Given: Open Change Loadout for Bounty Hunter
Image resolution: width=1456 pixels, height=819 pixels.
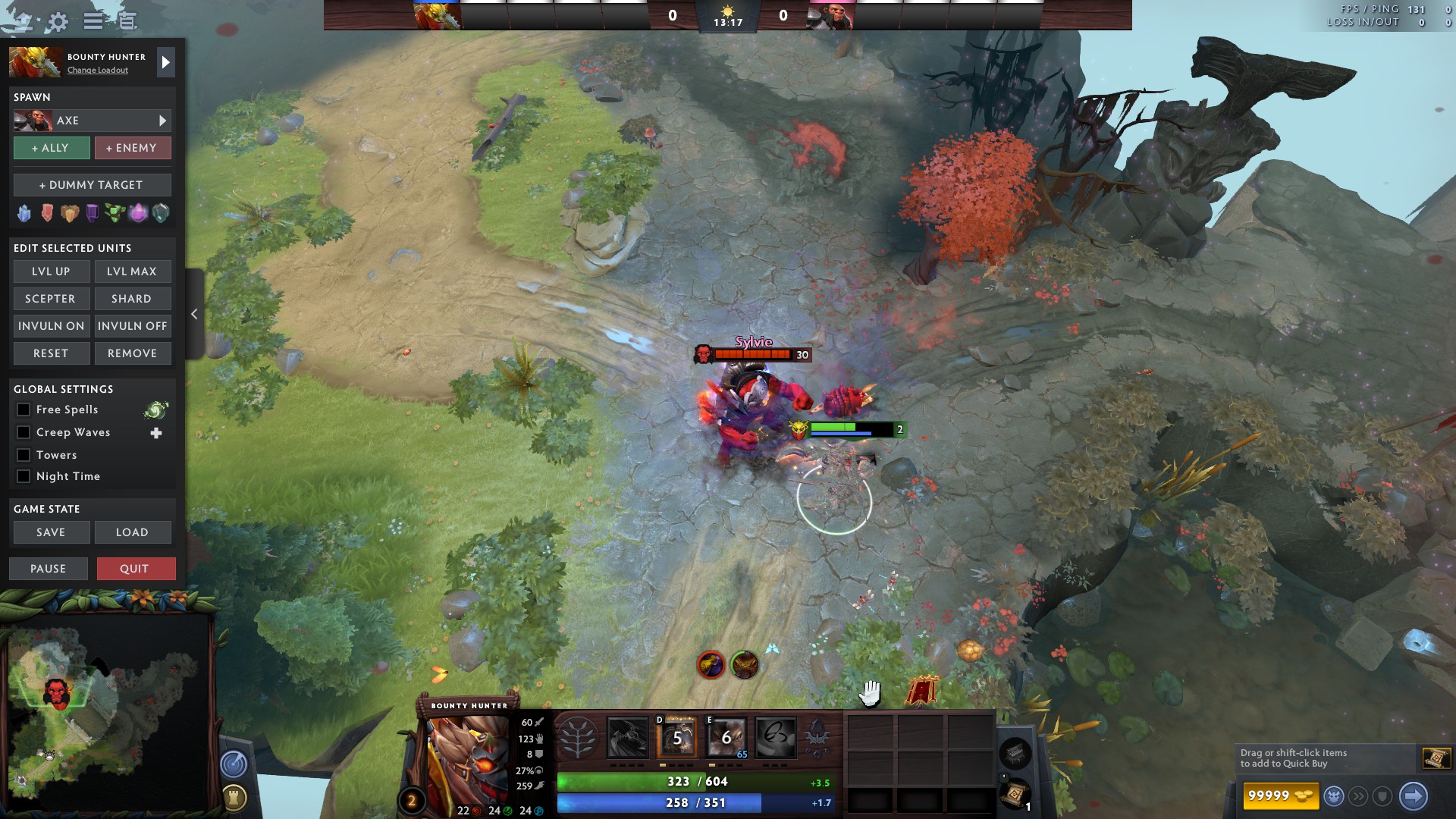Looking at the screenshot, I should (x=97, y=71).
